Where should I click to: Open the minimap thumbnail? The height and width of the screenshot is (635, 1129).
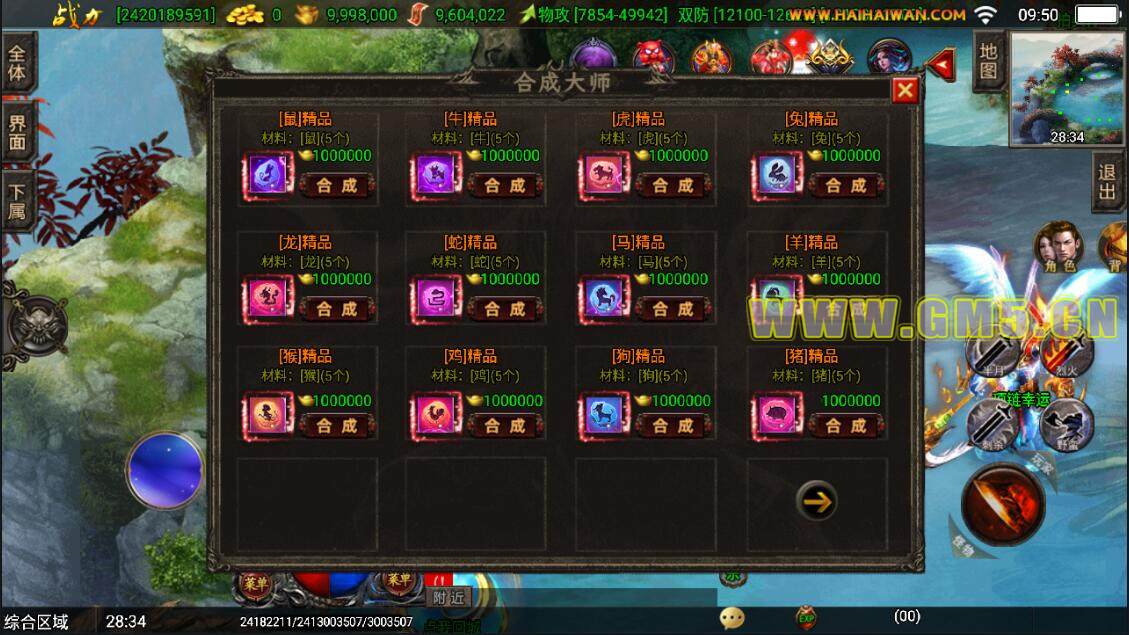pos(1067,90)
